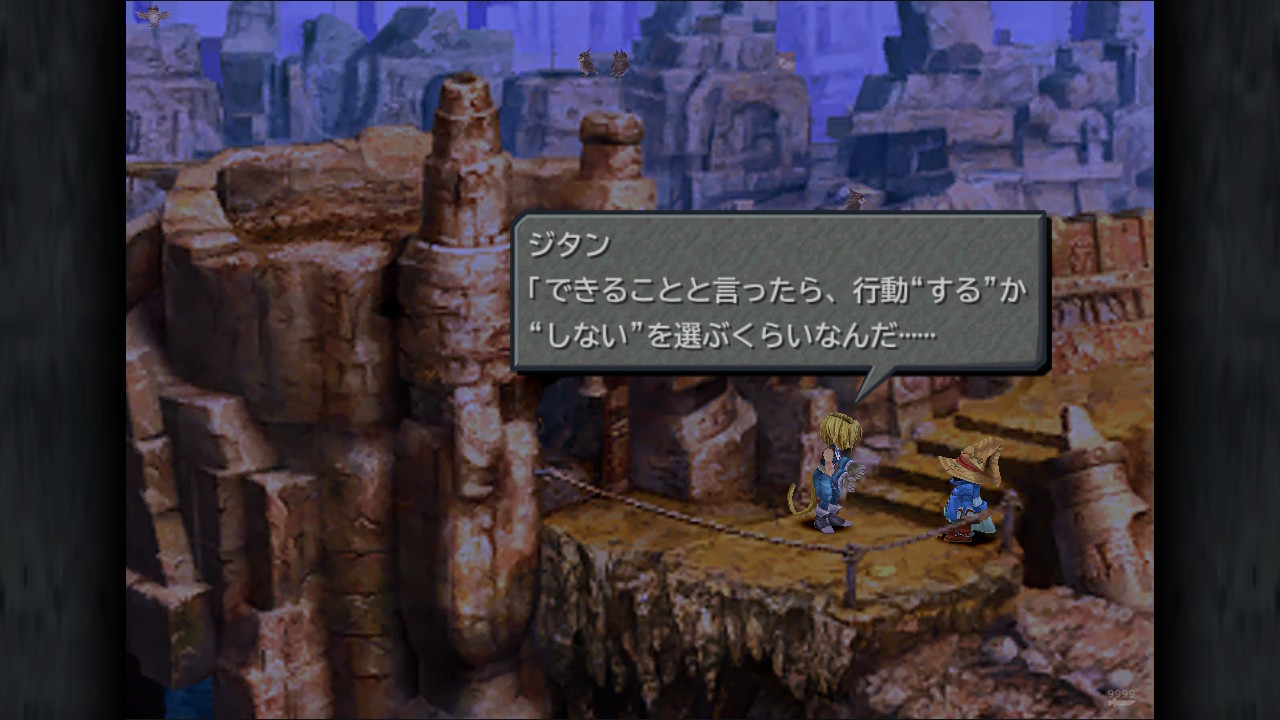Click the 9999 damage number bottom-right
Viewport: 1280px width, 720px height.
click(1120, 694)
